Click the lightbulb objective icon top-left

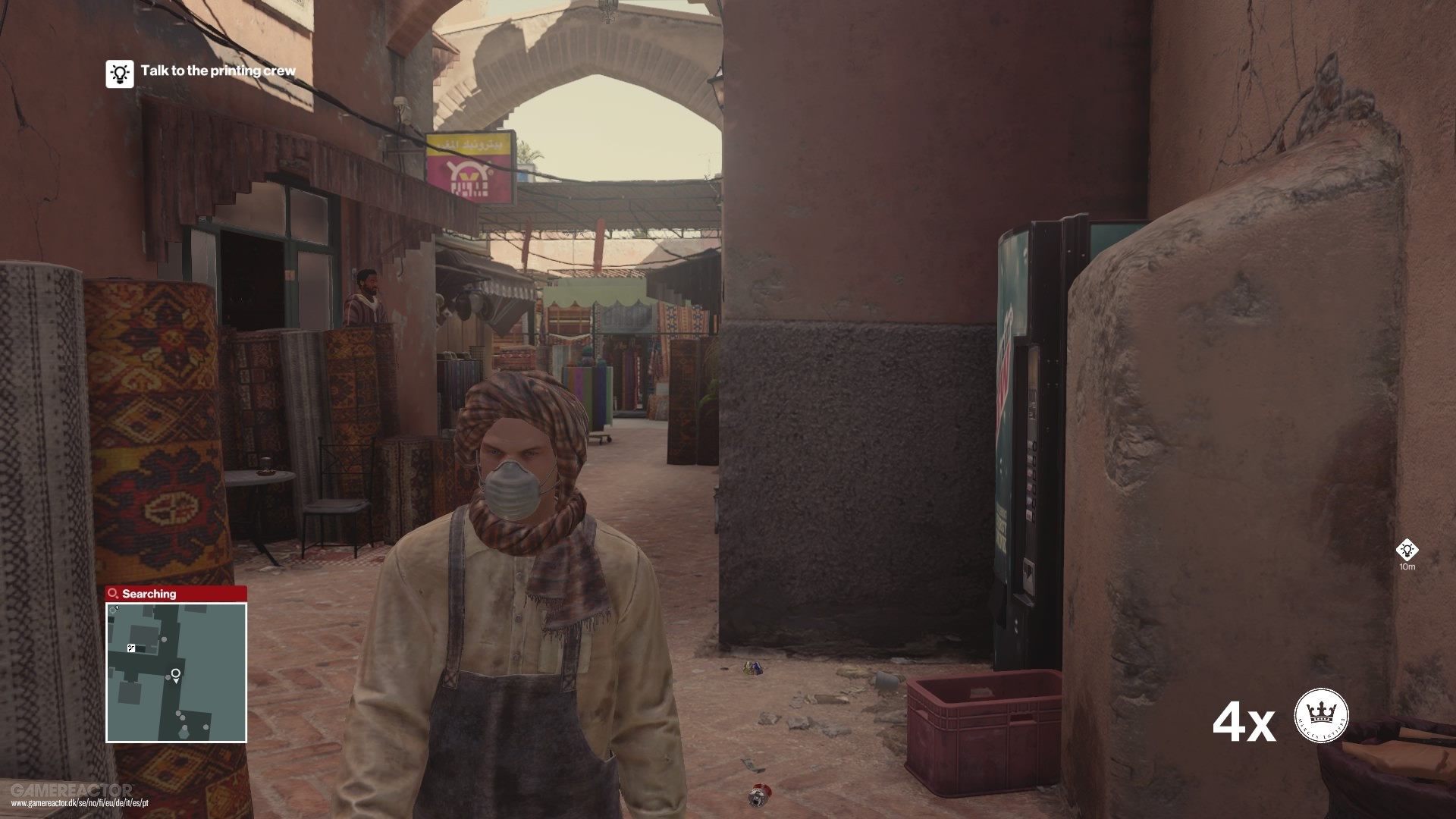[x=119, y=74]
